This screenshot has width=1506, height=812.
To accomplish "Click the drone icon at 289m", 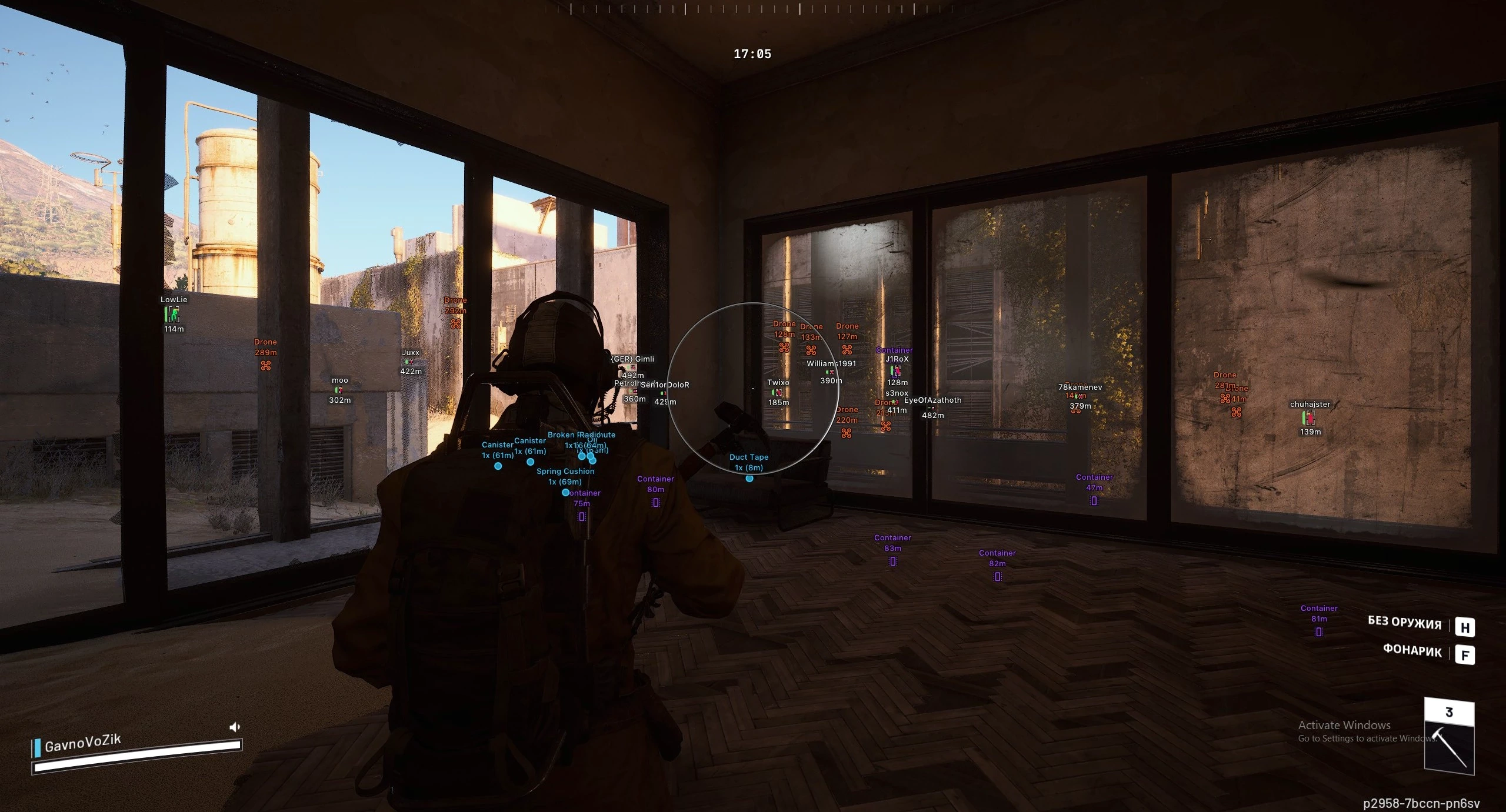I will [265, 365].
